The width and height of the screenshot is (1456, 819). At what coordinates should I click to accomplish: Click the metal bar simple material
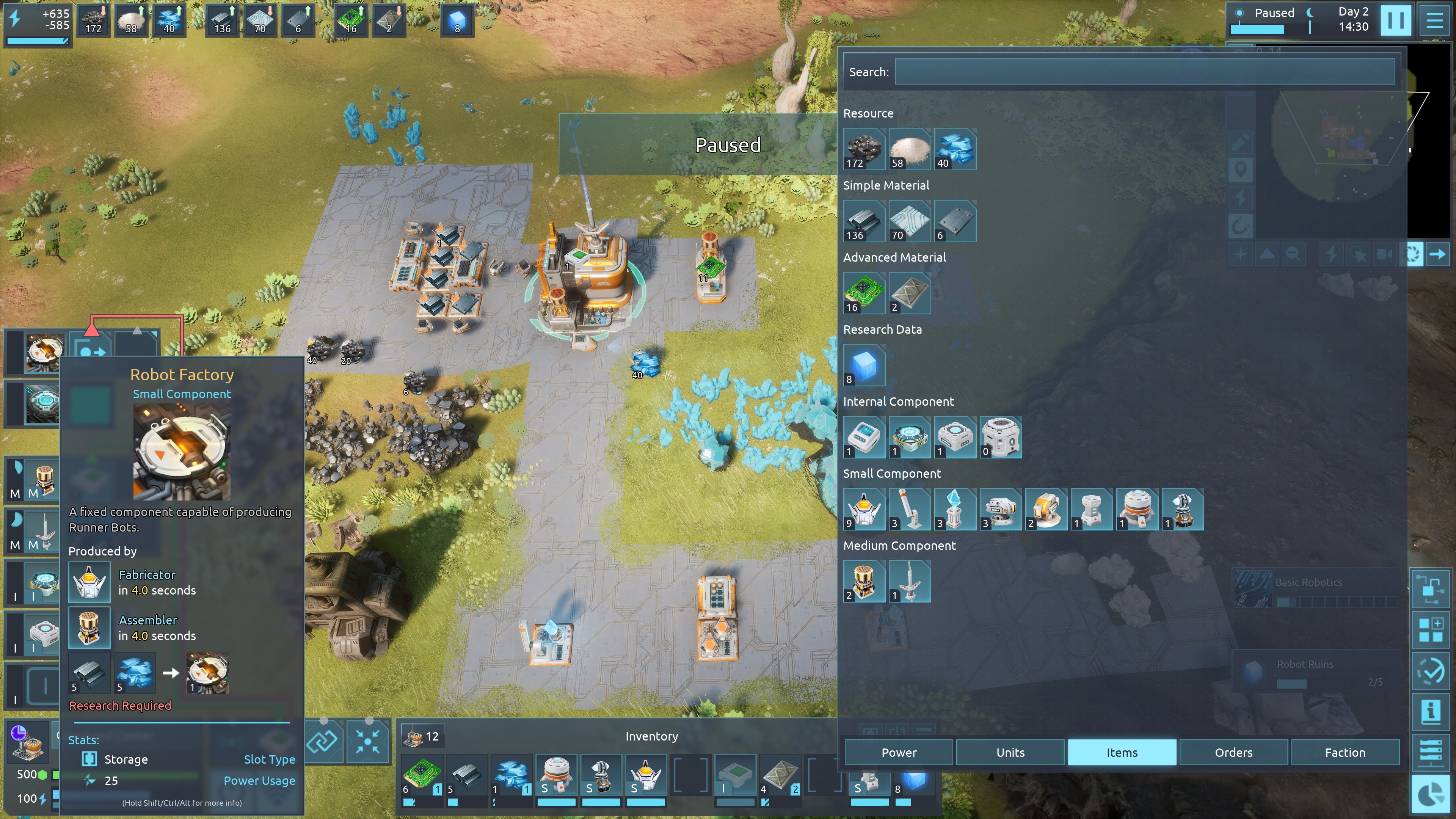click(864, 220)
